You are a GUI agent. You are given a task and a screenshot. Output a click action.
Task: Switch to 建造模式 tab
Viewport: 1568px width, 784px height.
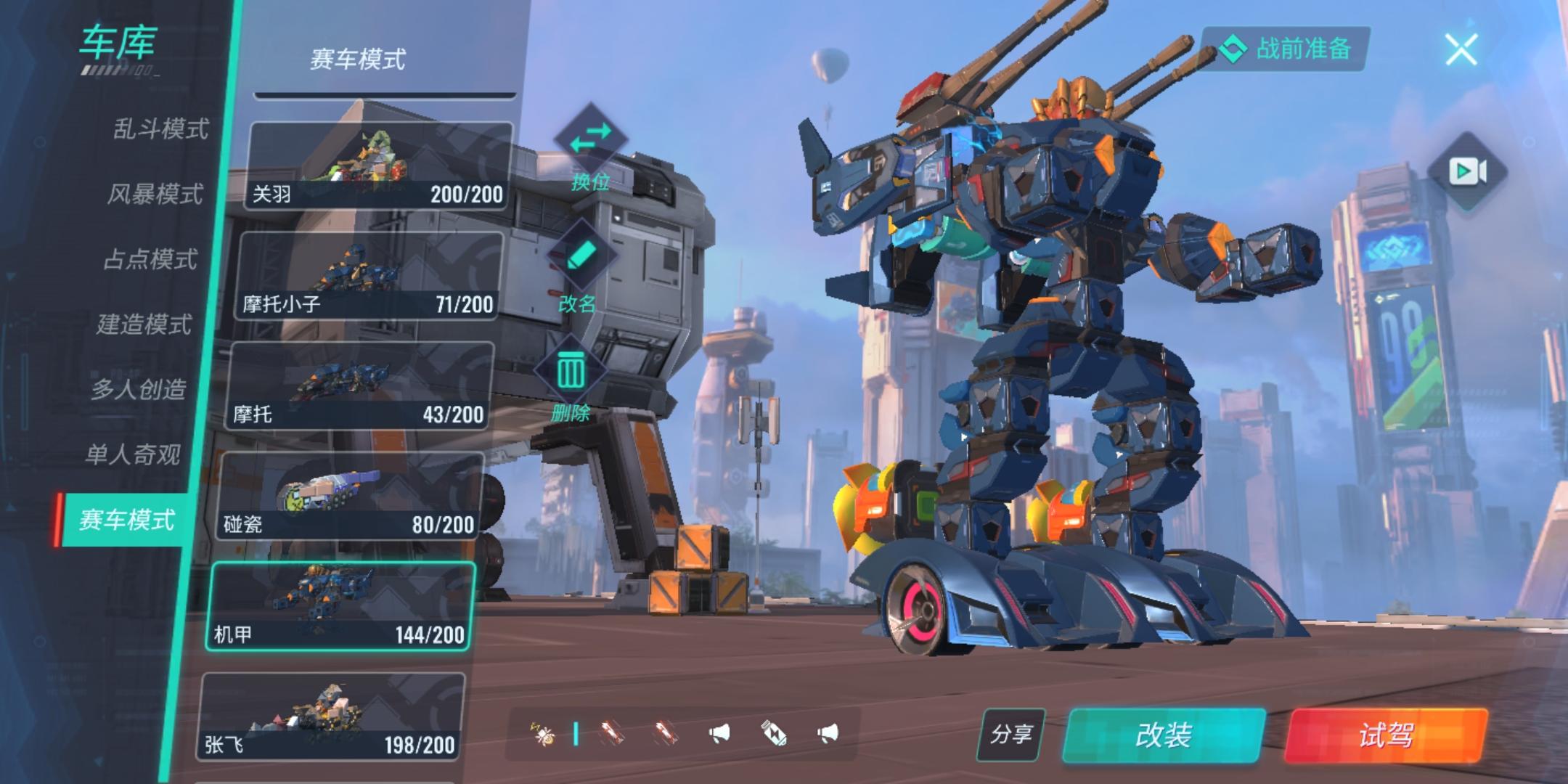pos(144,324)
